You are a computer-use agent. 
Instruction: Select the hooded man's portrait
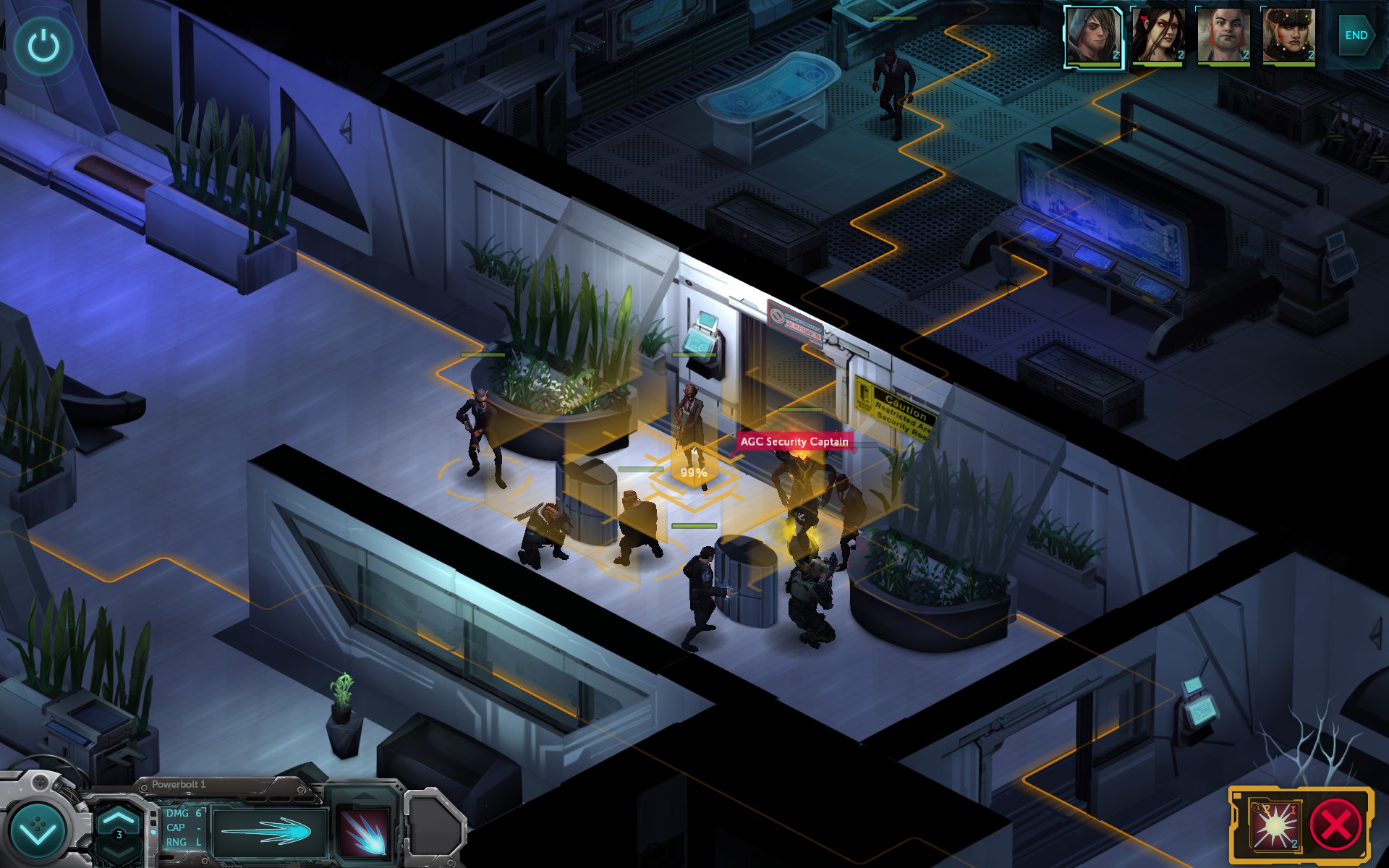pos(1092,36)
